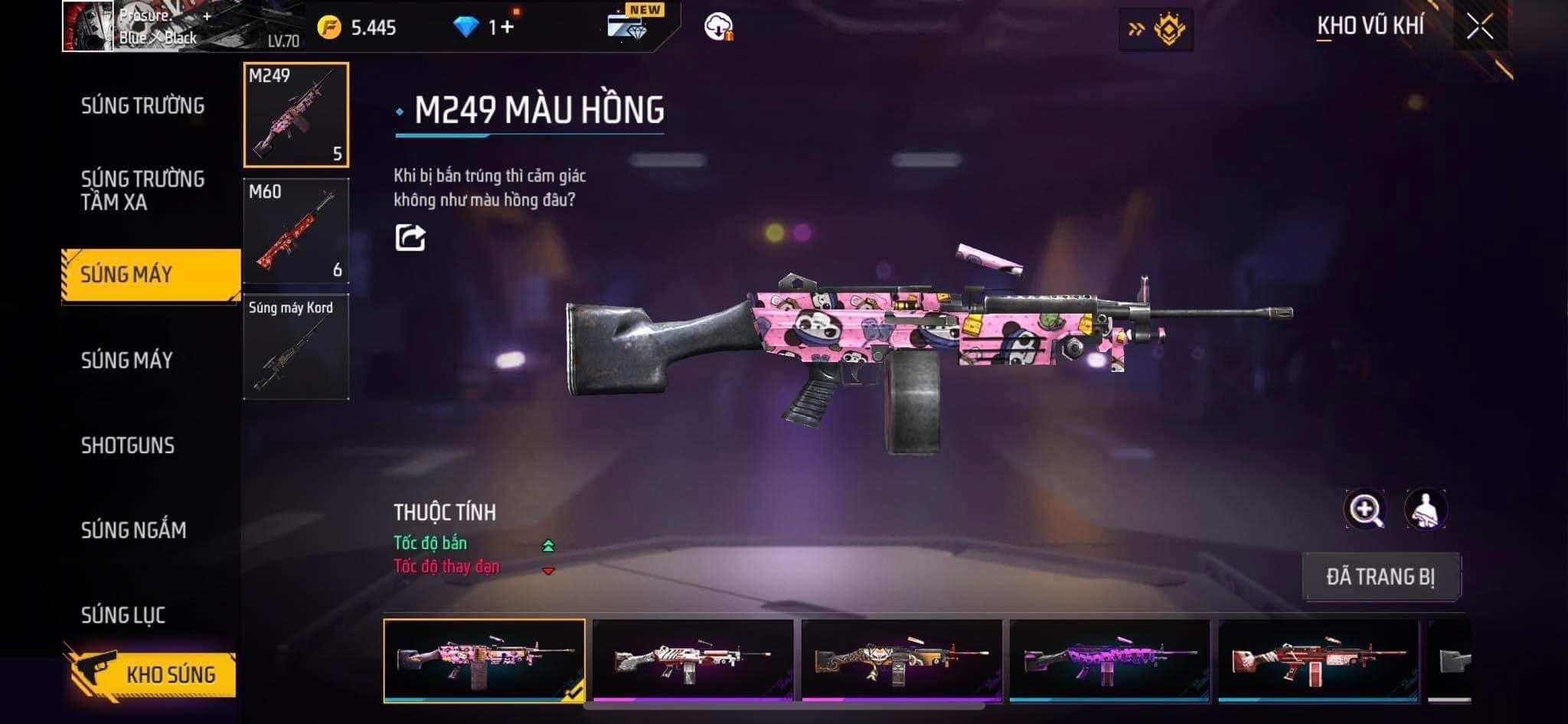The height and width of the screenshot is (724, 1568).
Task: Switch to SÚNG TRƯỜNG TẦM XA category
Action: pyautogui.click(x=142, y=191)
